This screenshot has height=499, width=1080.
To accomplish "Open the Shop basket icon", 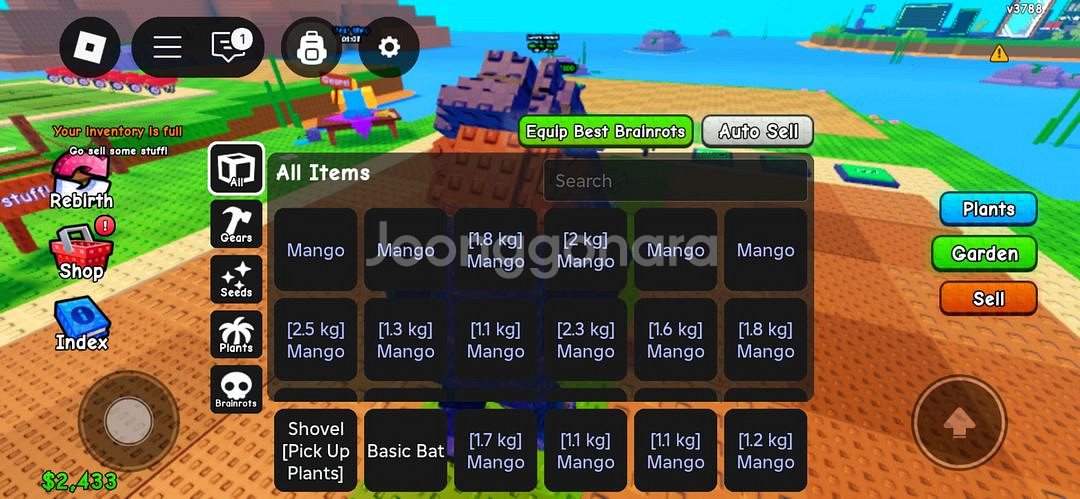I will coord(81,253).
